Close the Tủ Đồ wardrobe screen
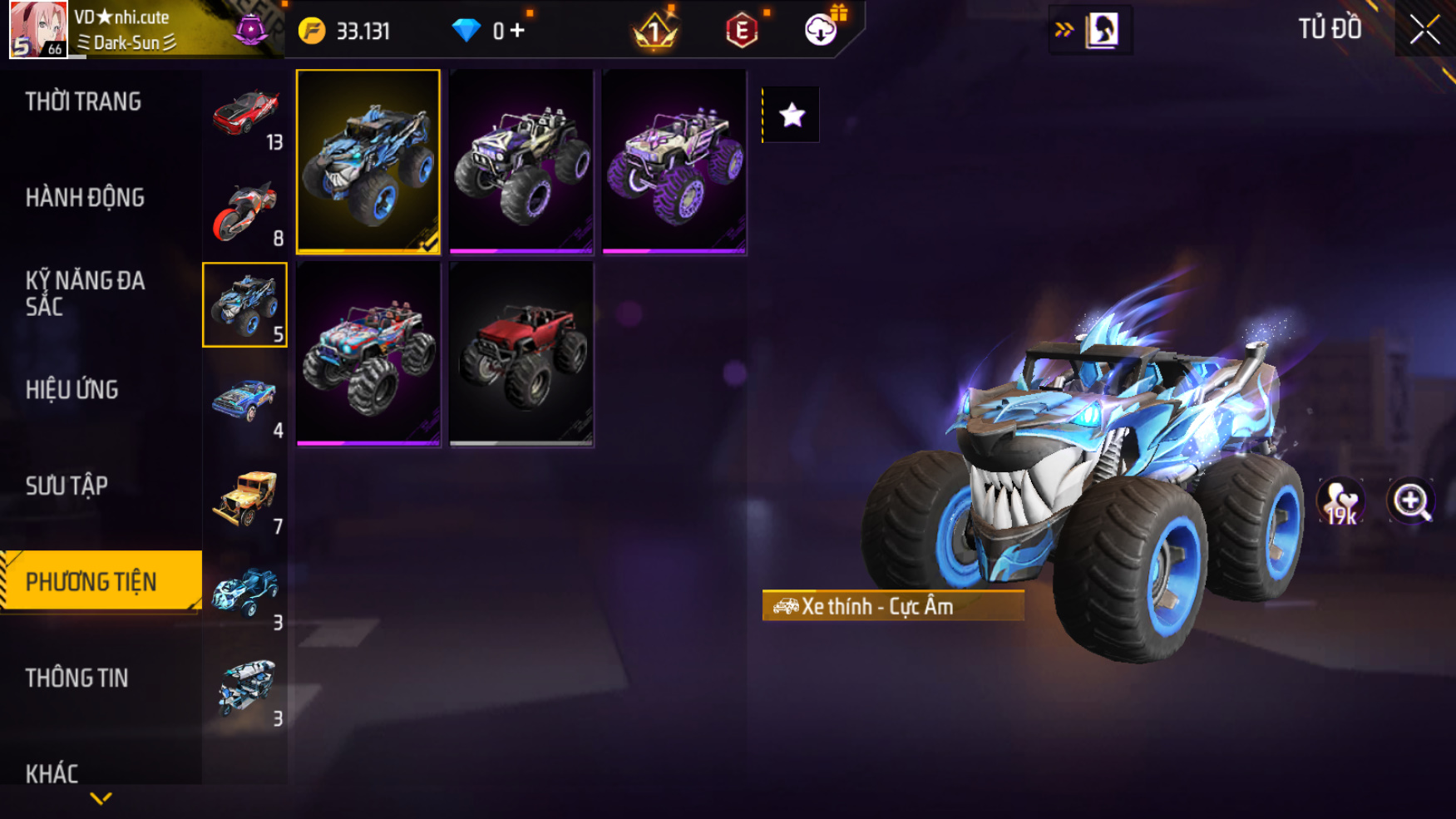 pos(1424,30)
